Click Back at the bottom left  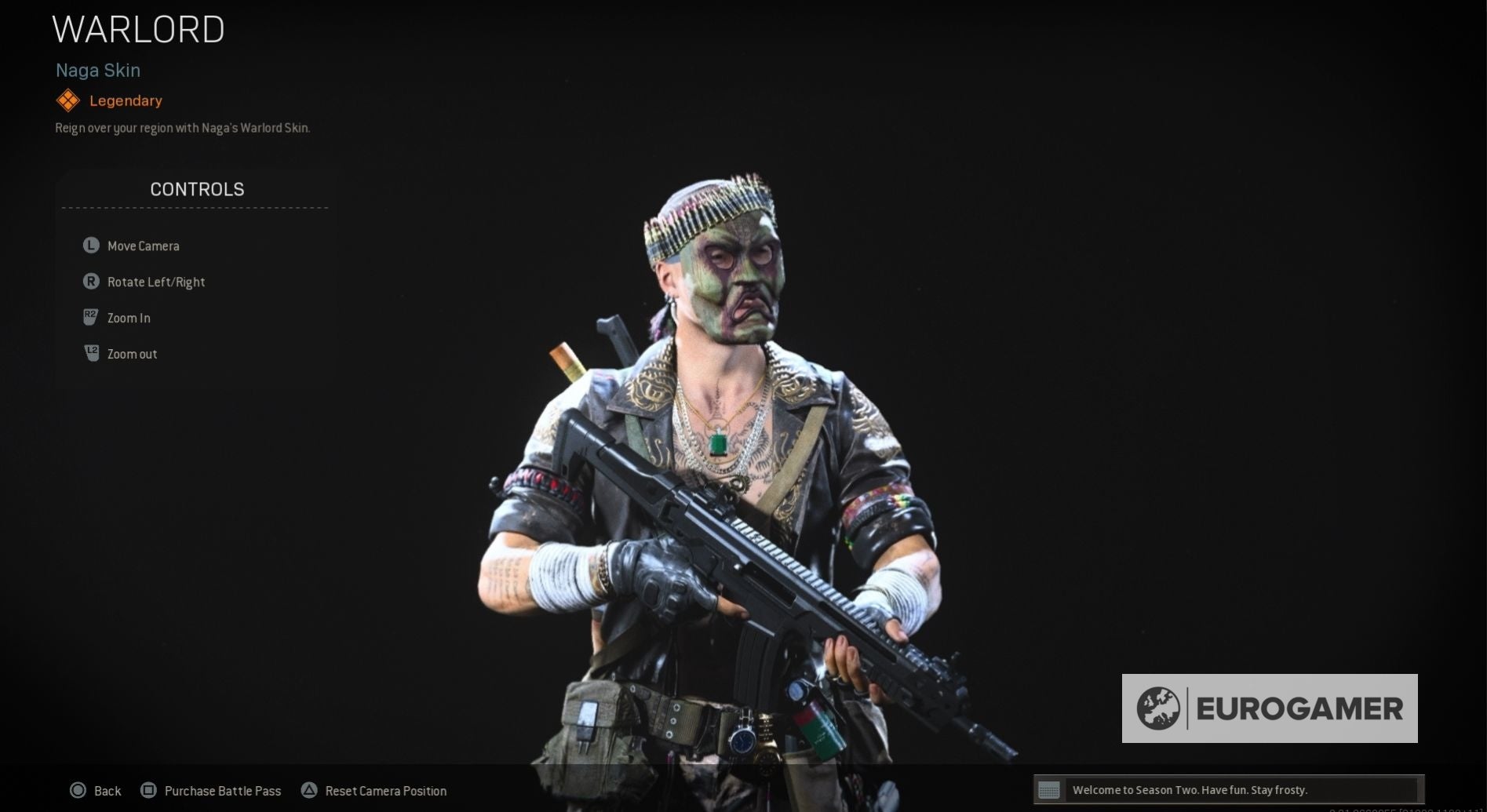(x=108, y=791)
